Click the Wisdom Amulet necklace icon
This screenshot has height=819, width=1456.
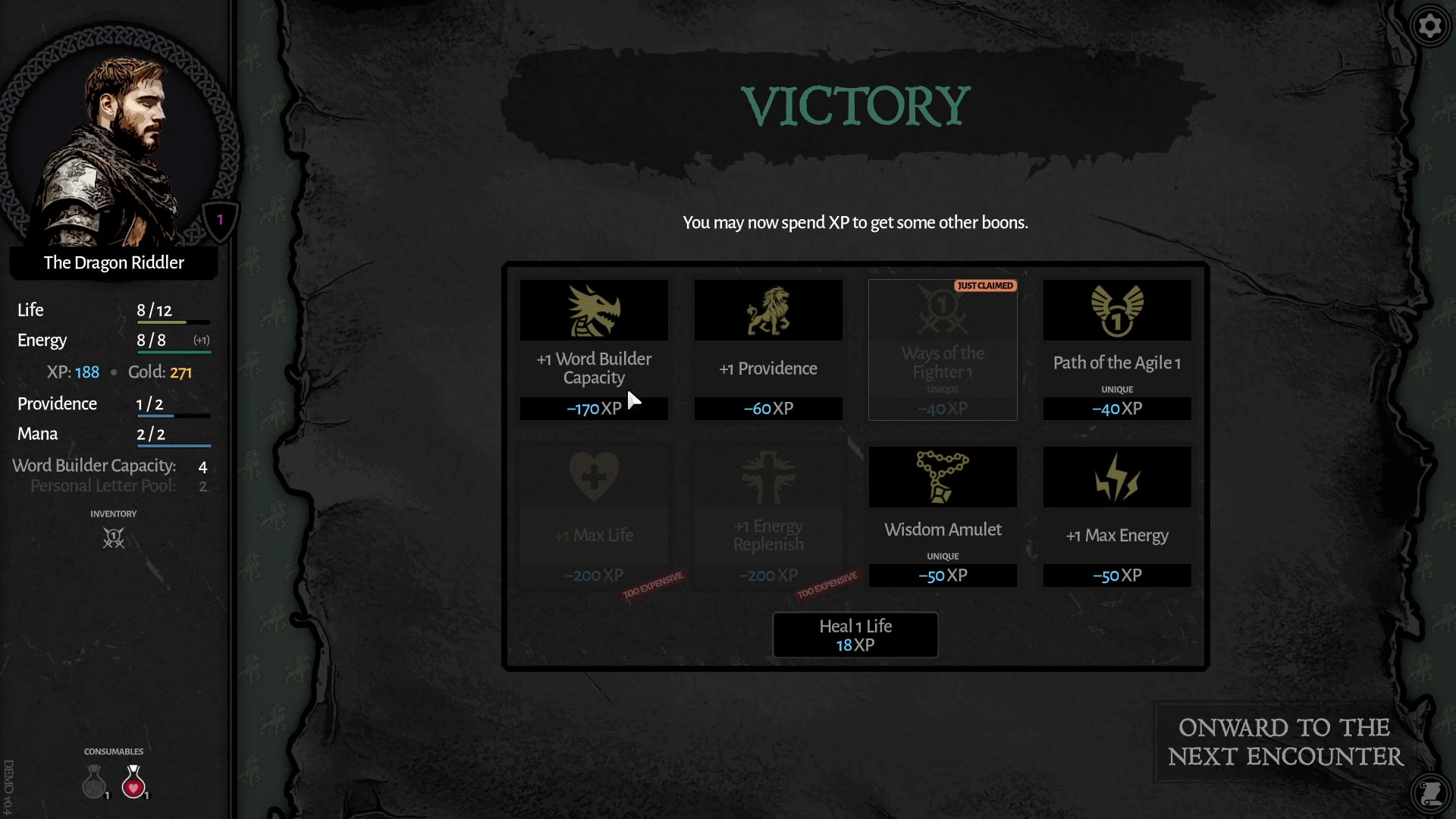pyautogui.click(x=942, y=476)
